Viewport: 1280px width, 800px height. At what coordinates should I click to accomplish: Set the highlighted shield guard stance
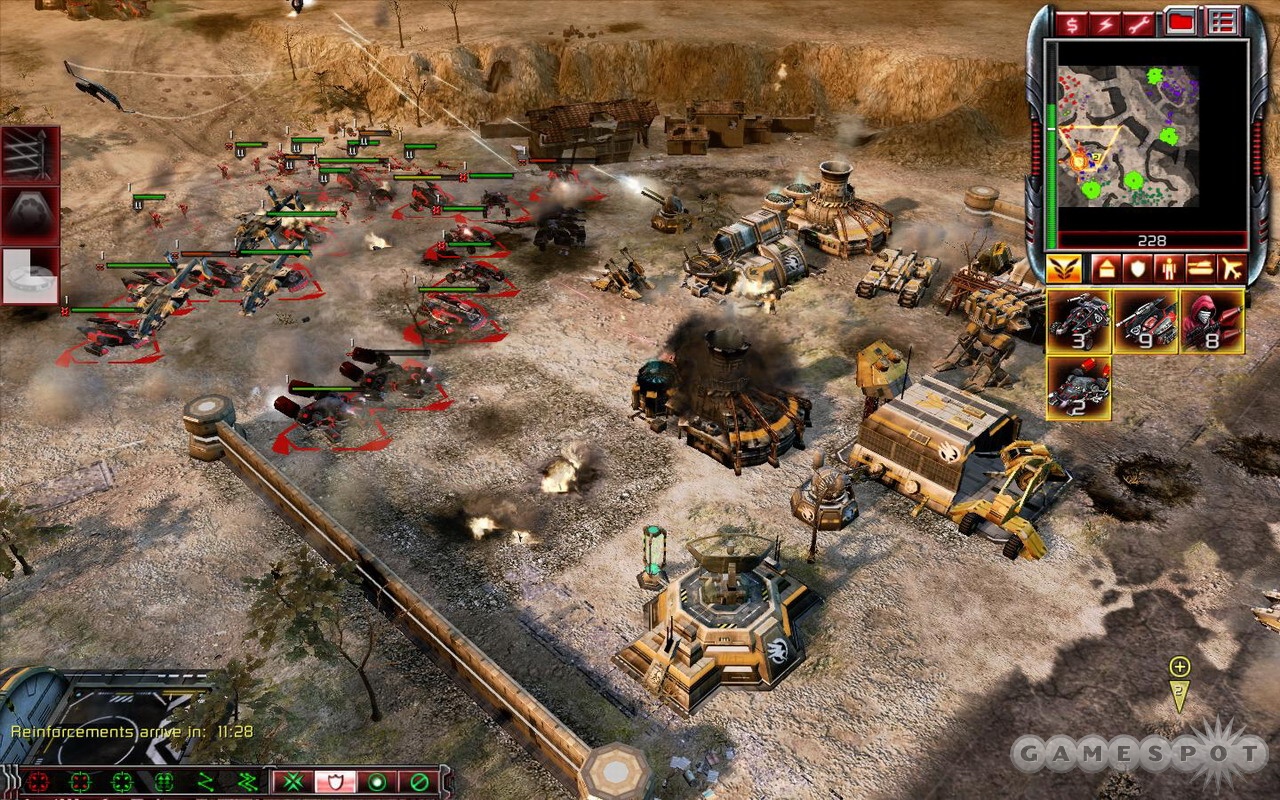(336, 781)
